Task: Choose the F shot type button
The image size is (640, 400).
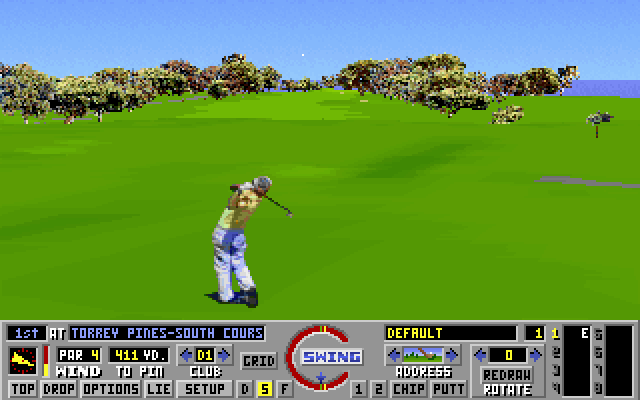Action: pyautogui.click(x=284, y=388)
